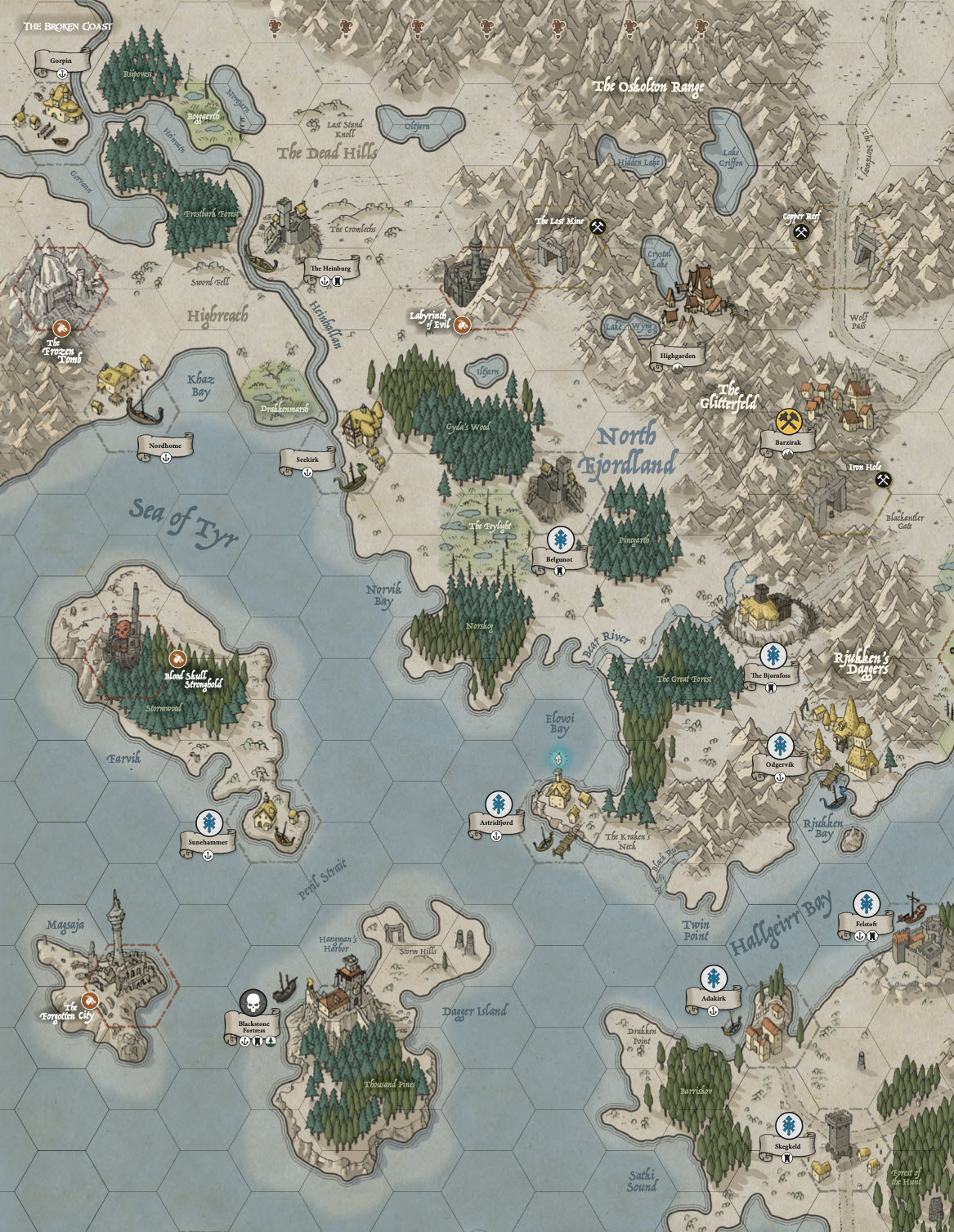This screenshot has width=954, height=1232.
Task: Select the Gorpin location banner
Action: (60, 61)
